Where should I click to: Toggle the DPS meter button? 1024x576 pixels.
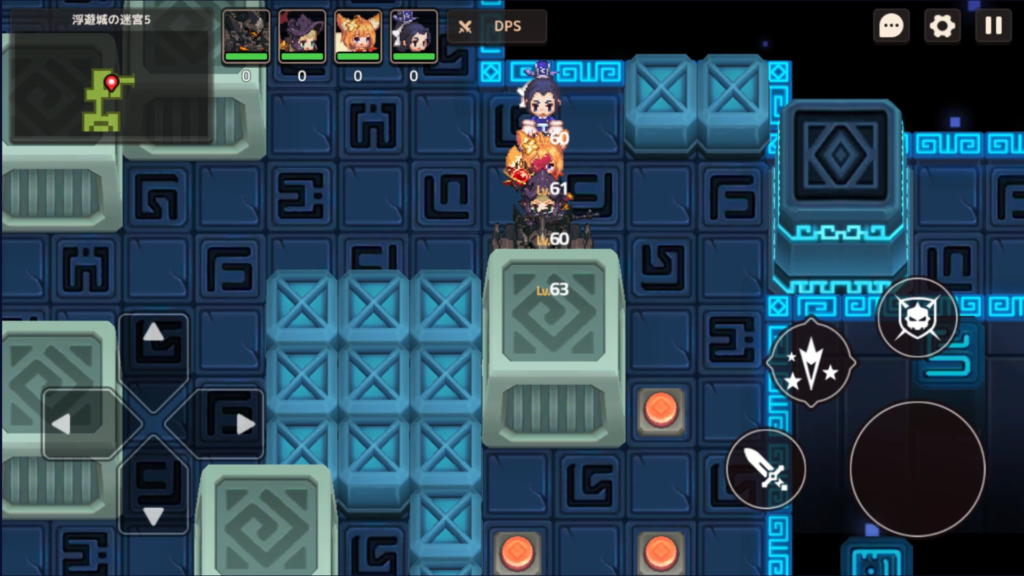click(x=497, y=27)
